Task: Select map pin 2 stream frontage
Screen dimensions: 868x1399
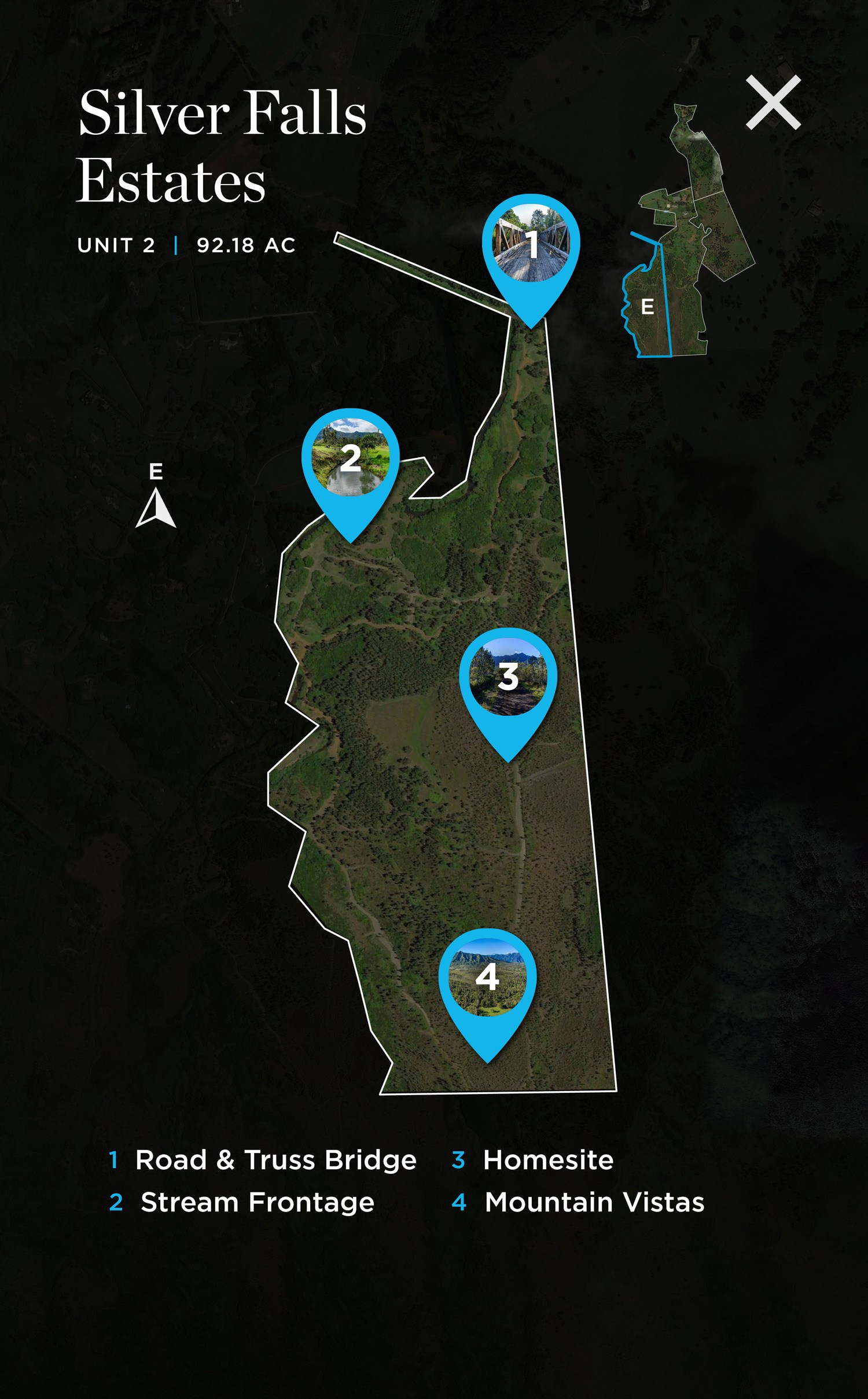Action: point(350,458)
